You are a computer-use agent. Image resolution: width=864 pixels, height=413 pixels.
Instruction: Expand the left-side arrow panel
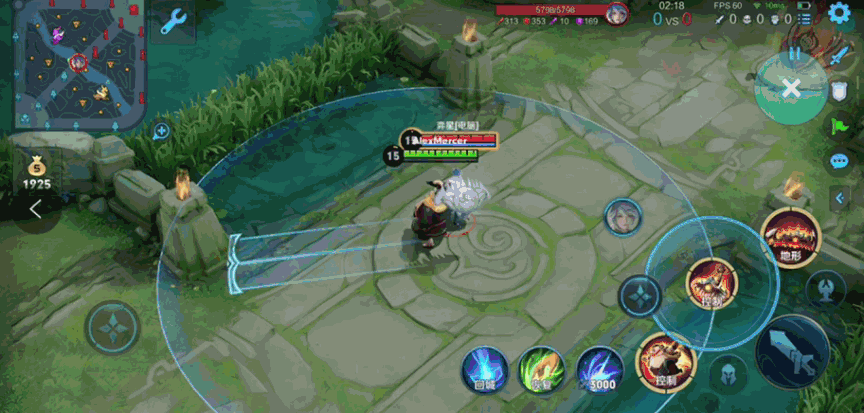click(36, 209)
